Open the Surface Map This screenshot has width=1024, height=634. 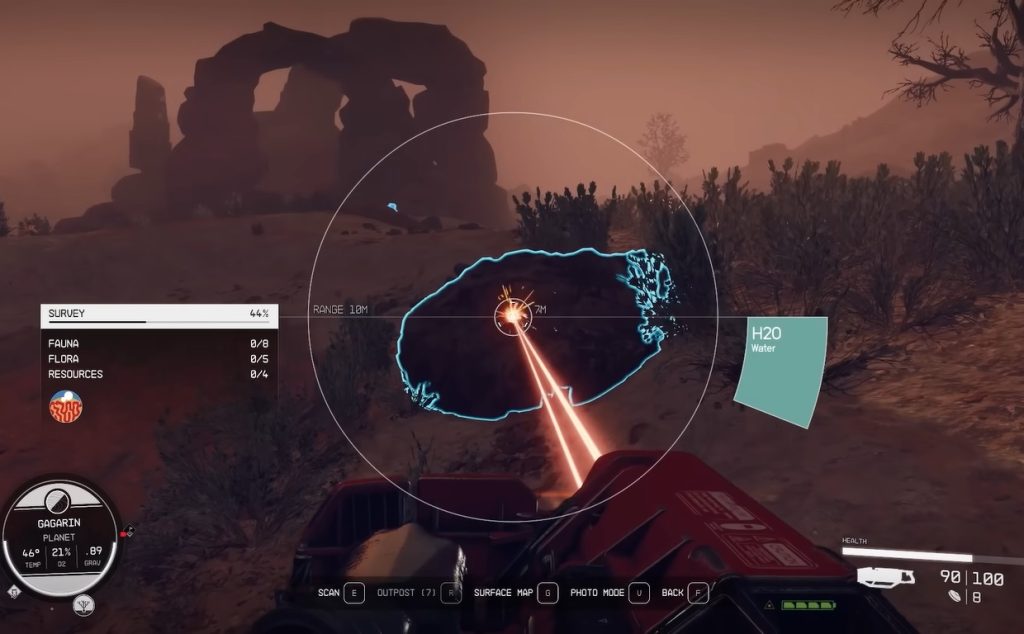(516, 593)
